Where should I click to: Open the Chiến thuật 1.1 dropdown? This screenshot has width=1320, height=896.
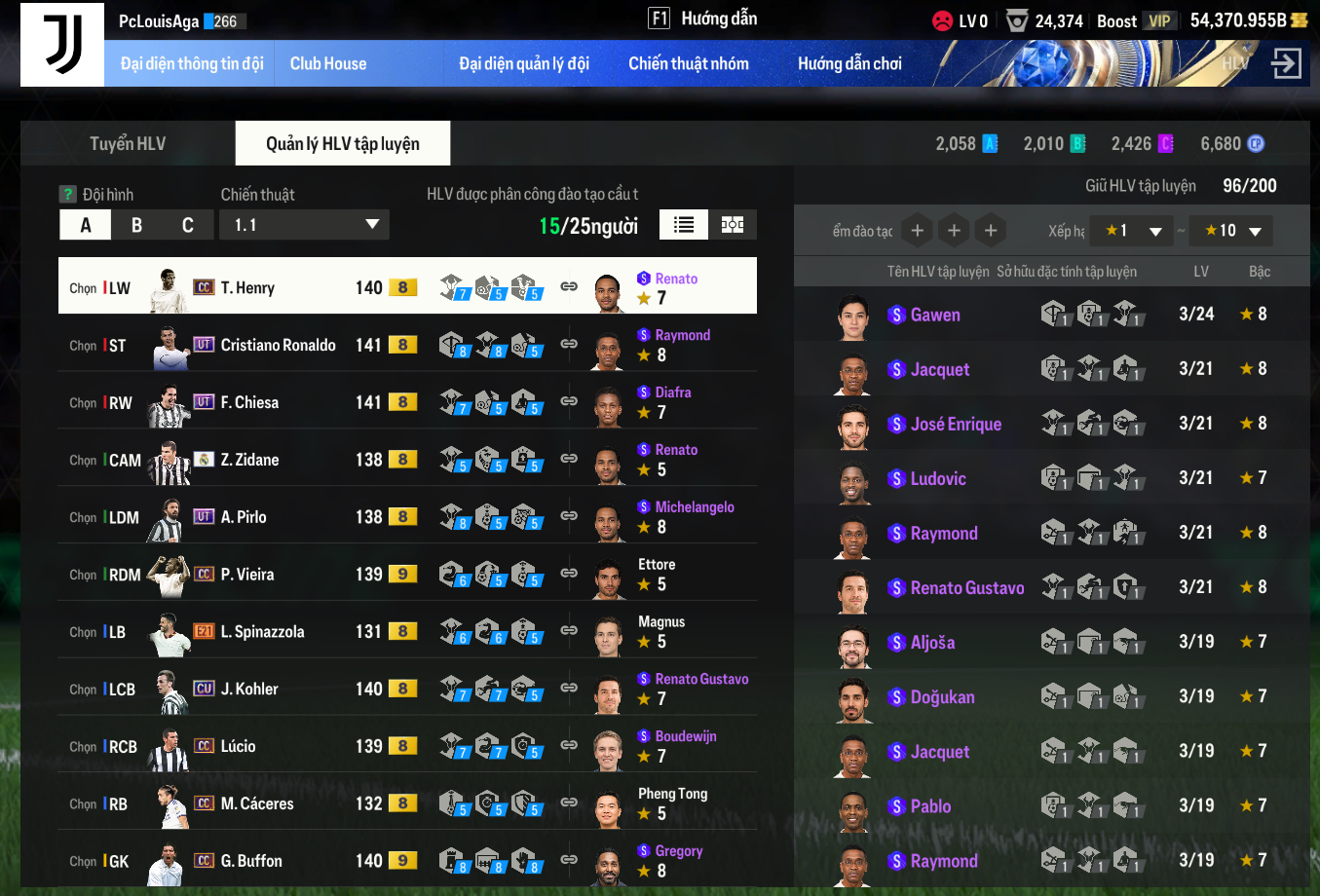click(305, 226)
